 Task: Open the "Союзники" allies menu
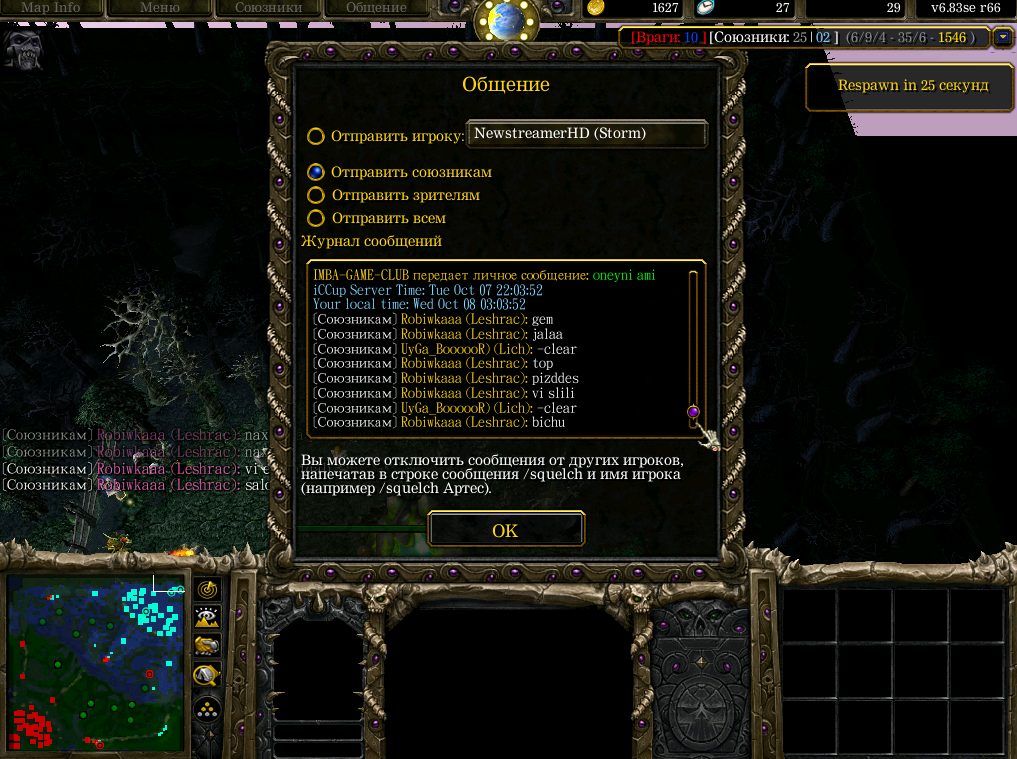(x=267, y=8)
